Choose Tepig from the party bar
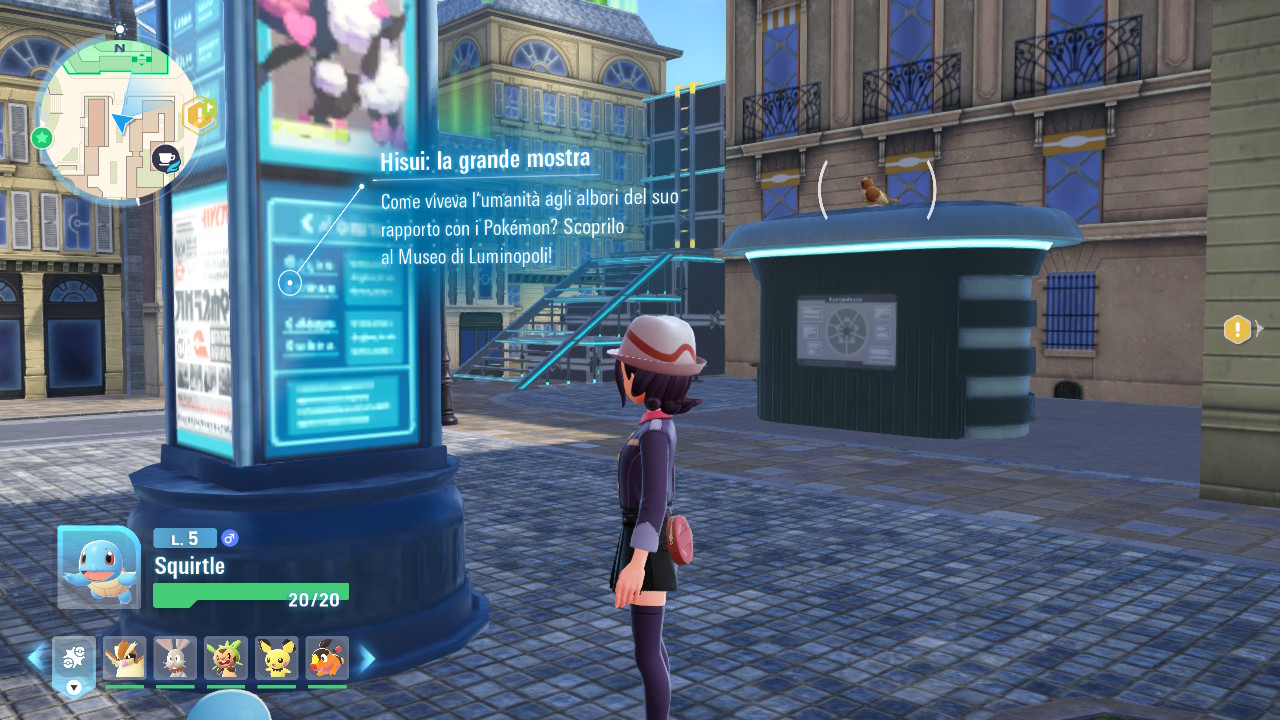Viewport: 1280px width, 720px height. (327, 658)
